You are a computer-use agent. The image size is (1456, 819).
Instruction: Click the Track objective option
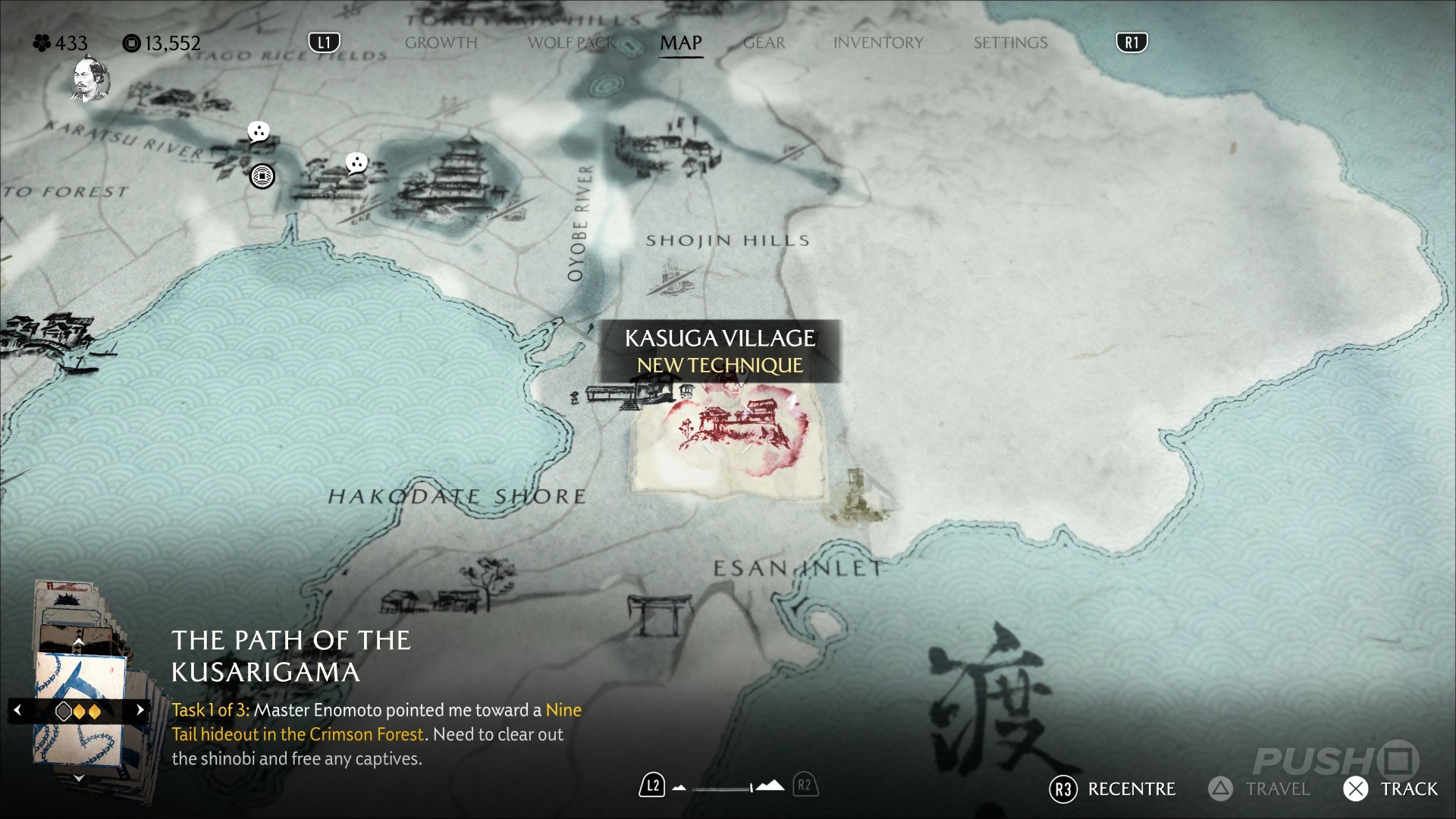click(1392, 789)
